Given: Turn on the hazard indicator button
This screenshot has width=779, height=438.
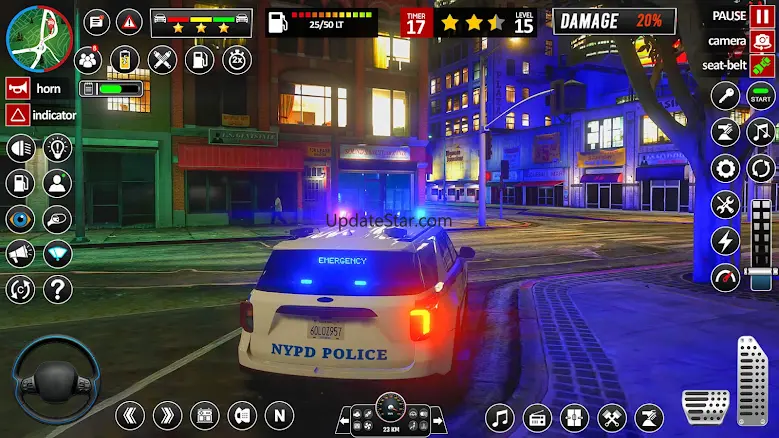Looking at the screenshot, I should 16,114.
